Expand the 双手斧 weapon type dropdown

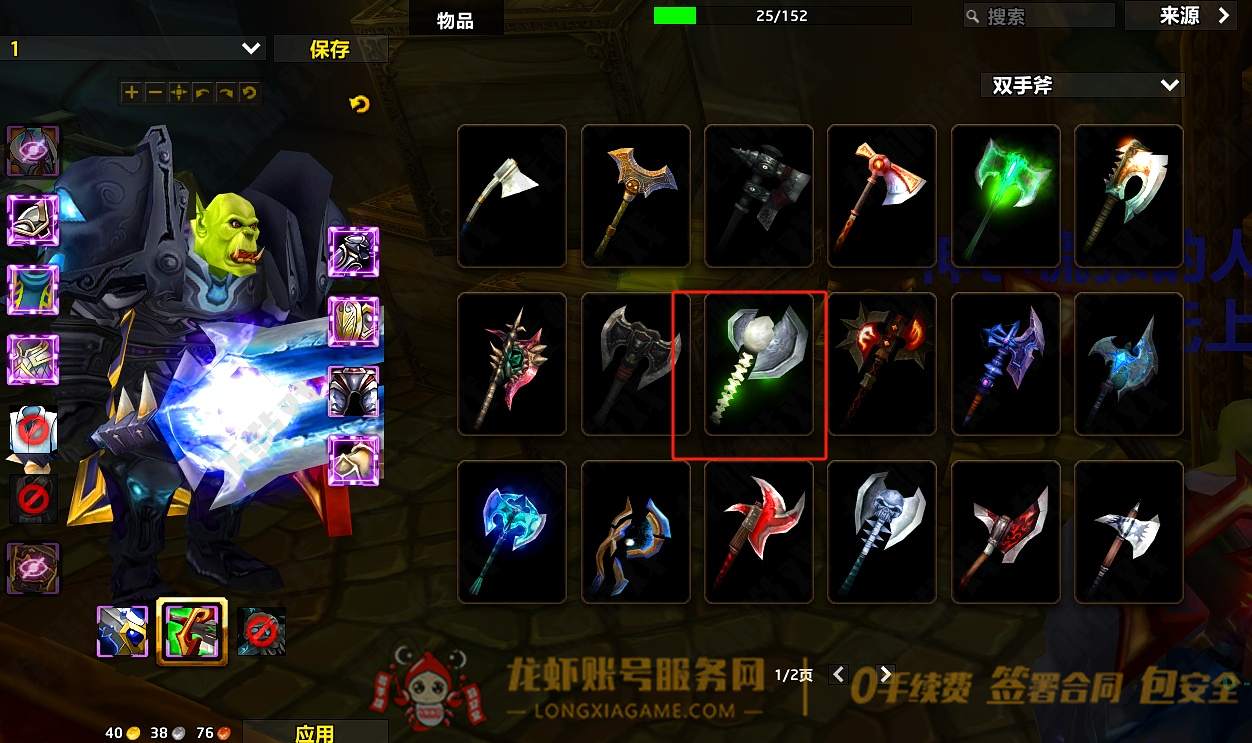tap(1084, 86)
